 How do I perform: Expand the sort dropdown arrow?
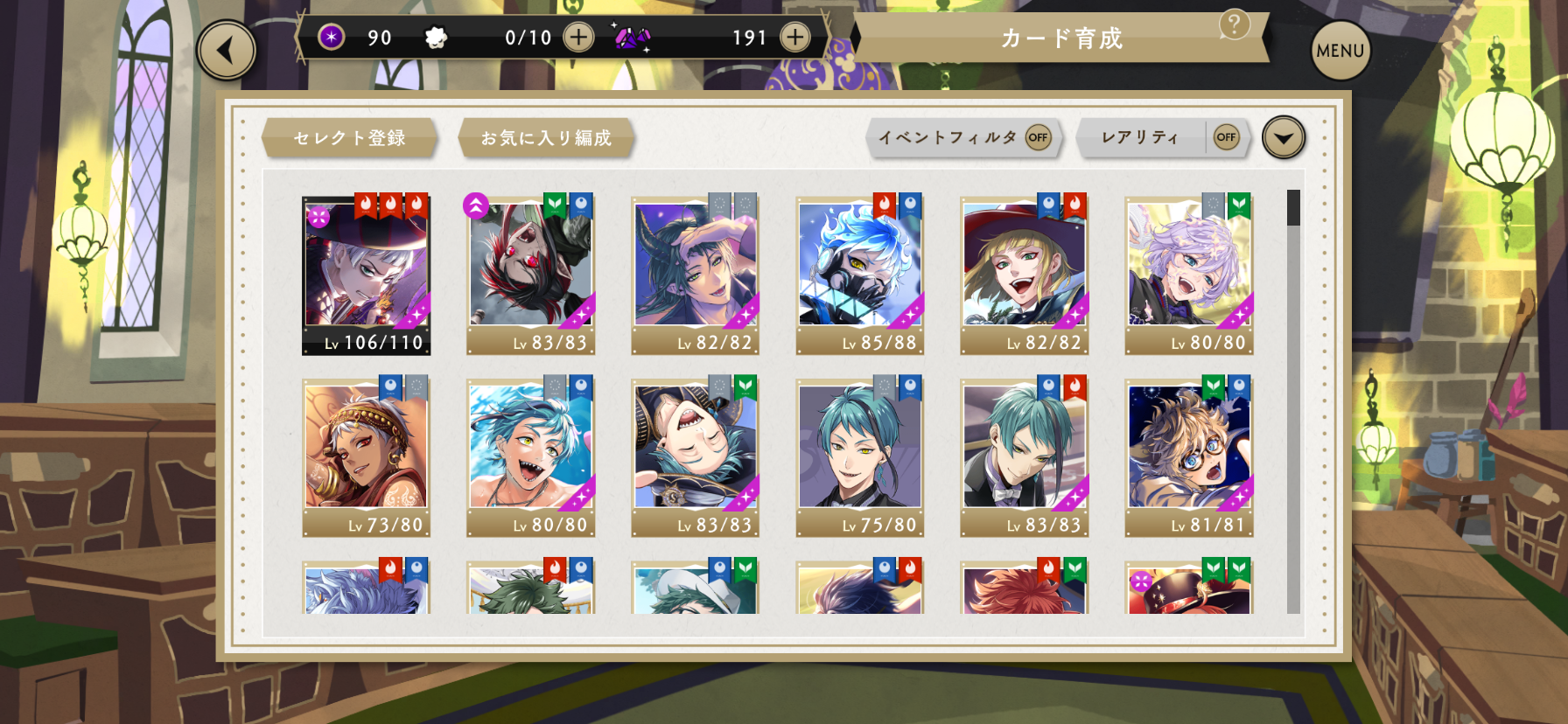1283,137
